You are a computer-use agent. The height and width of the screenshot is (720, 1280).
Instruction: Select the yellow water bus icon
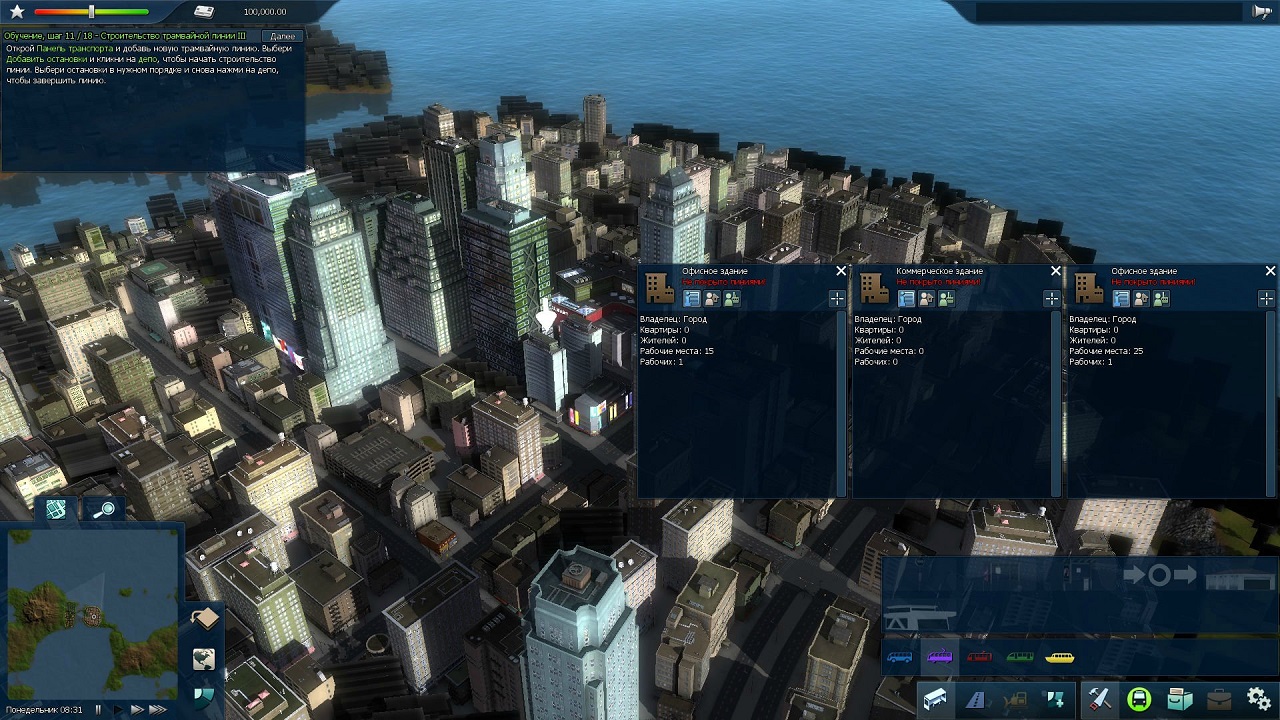(x=1060, y=657)
